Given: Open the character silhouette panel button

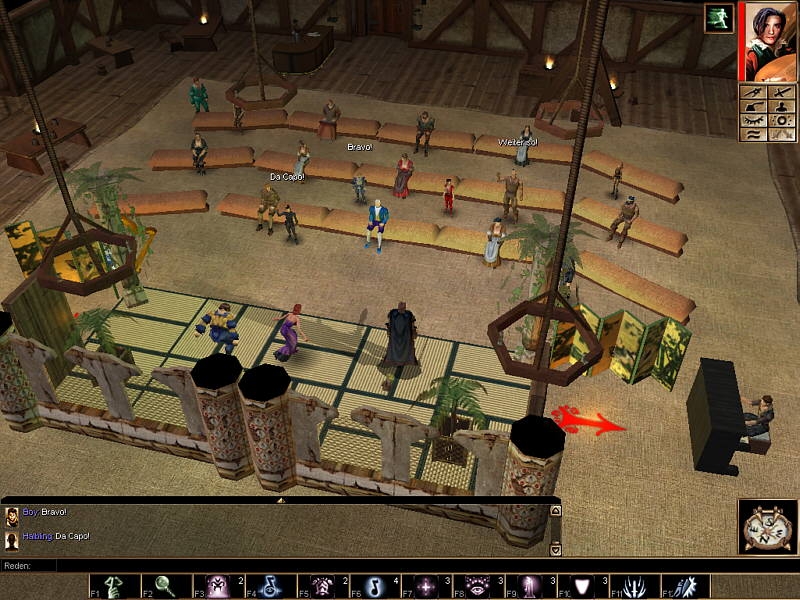Looking at the screenshot, I should point(781,106).
